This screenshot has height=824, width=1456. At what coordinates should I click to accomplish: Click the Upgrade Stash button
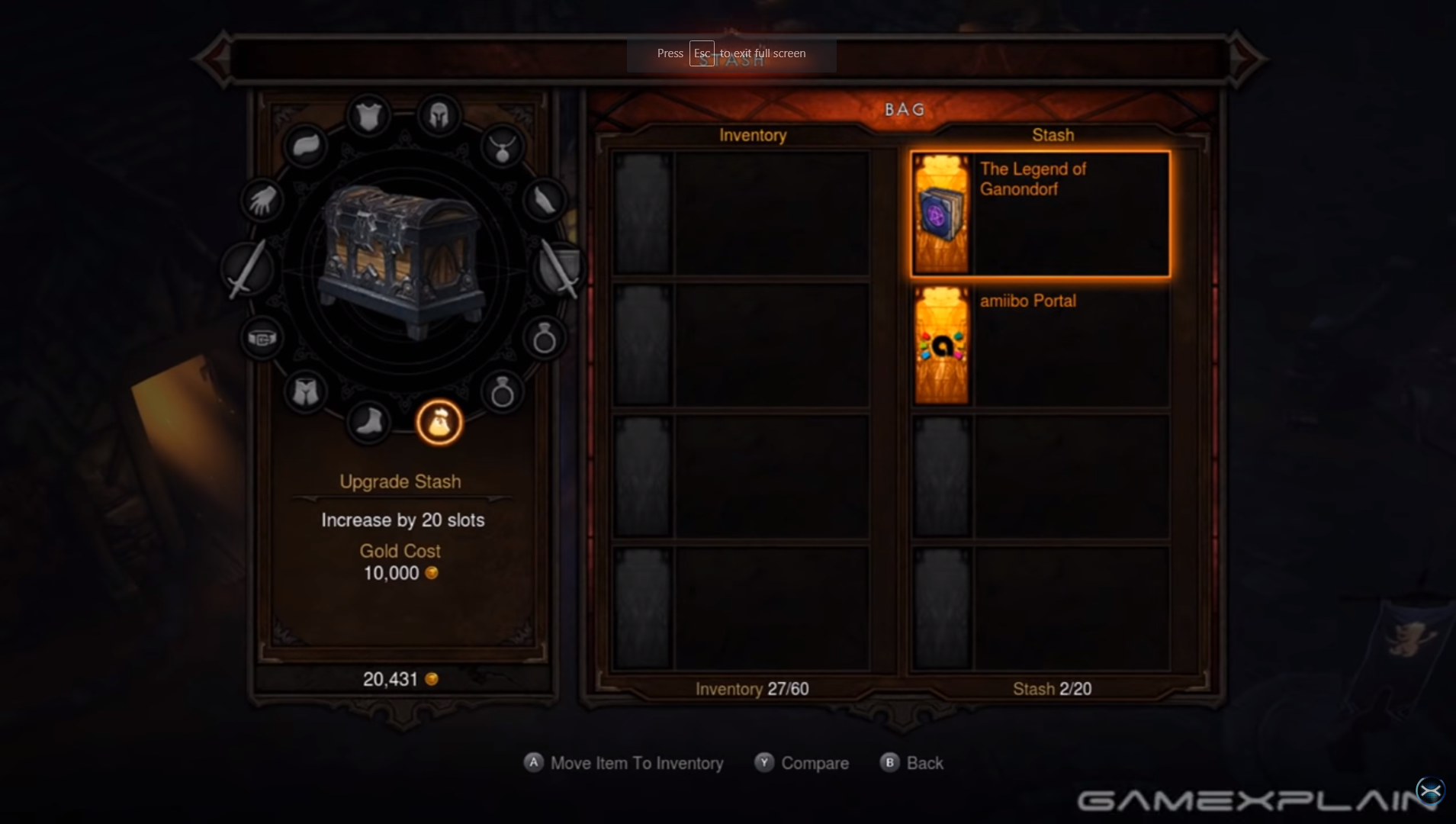400,481
